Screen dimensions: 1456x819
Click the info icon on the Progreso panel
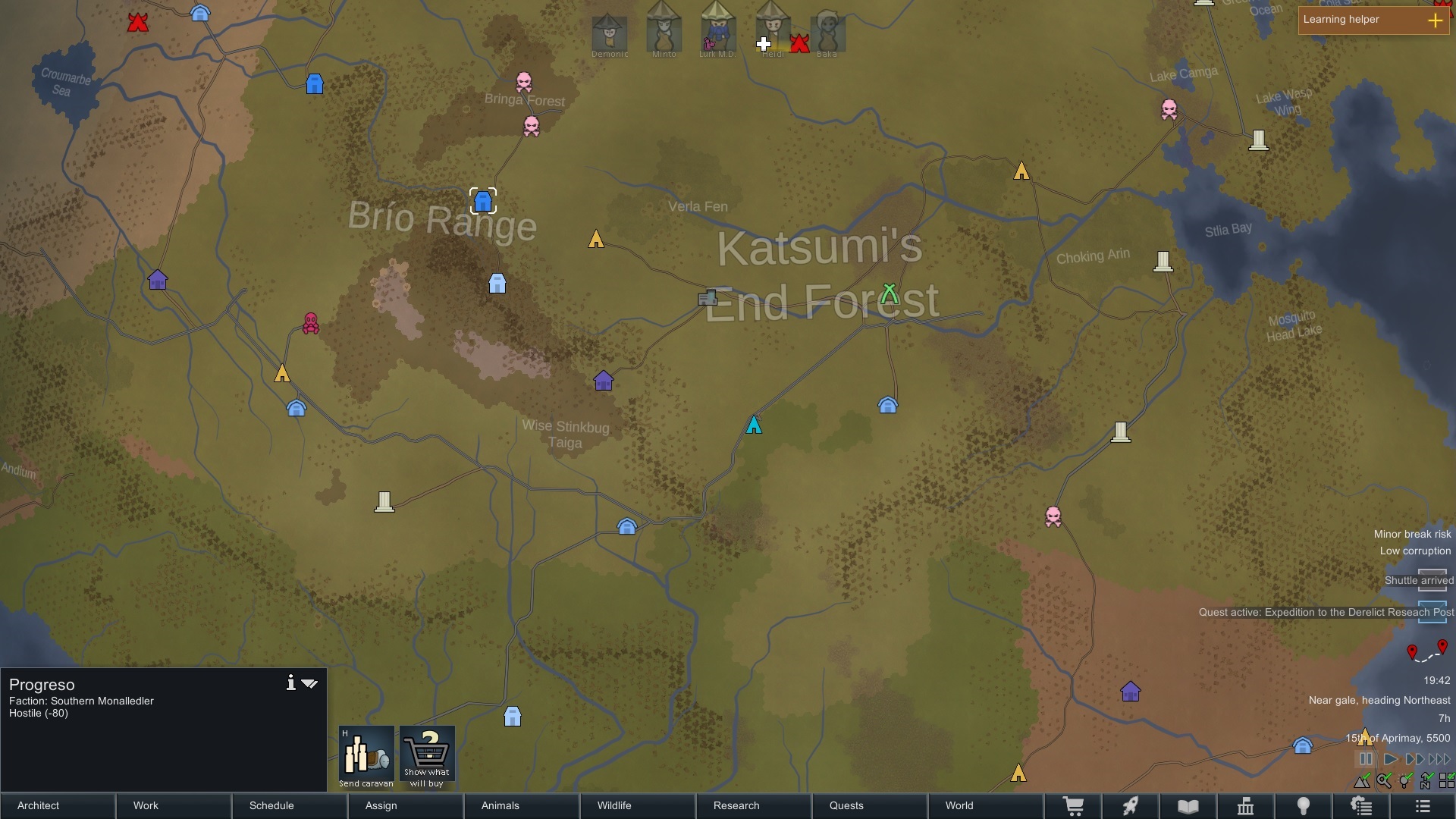(x=290, y=682)
